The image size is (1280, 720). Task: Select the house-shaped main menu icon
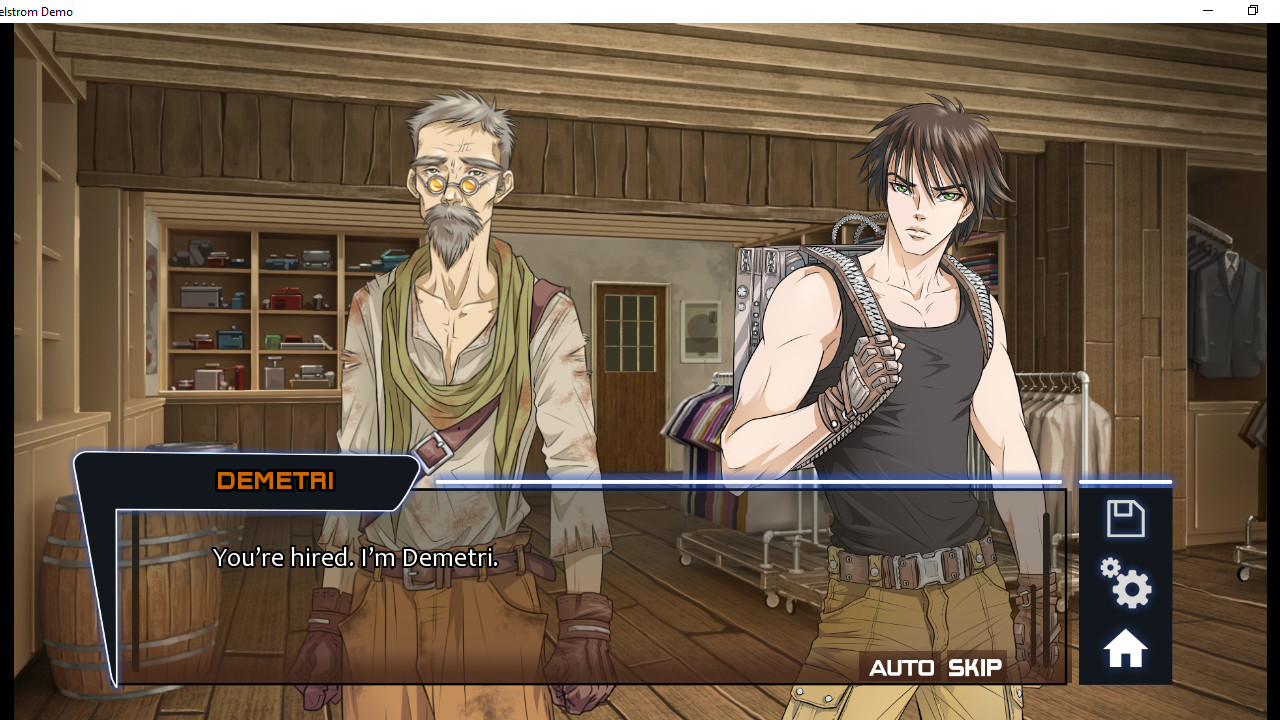coord(1125,647)
